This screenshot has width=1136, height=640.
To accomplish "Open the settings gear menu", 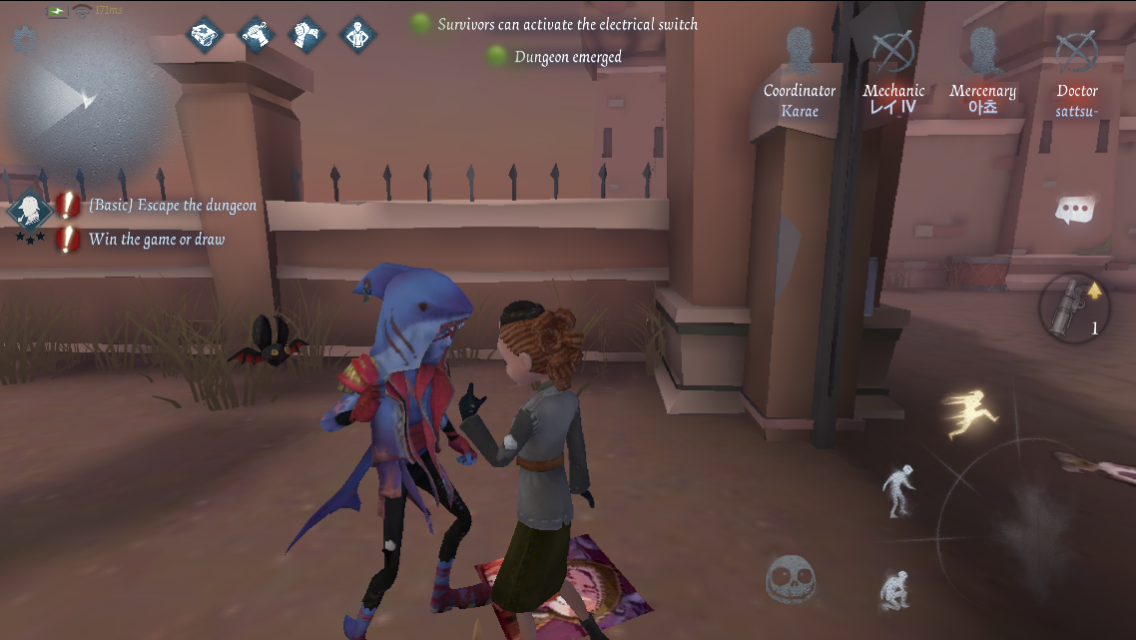I will click(x=22, y=40).
